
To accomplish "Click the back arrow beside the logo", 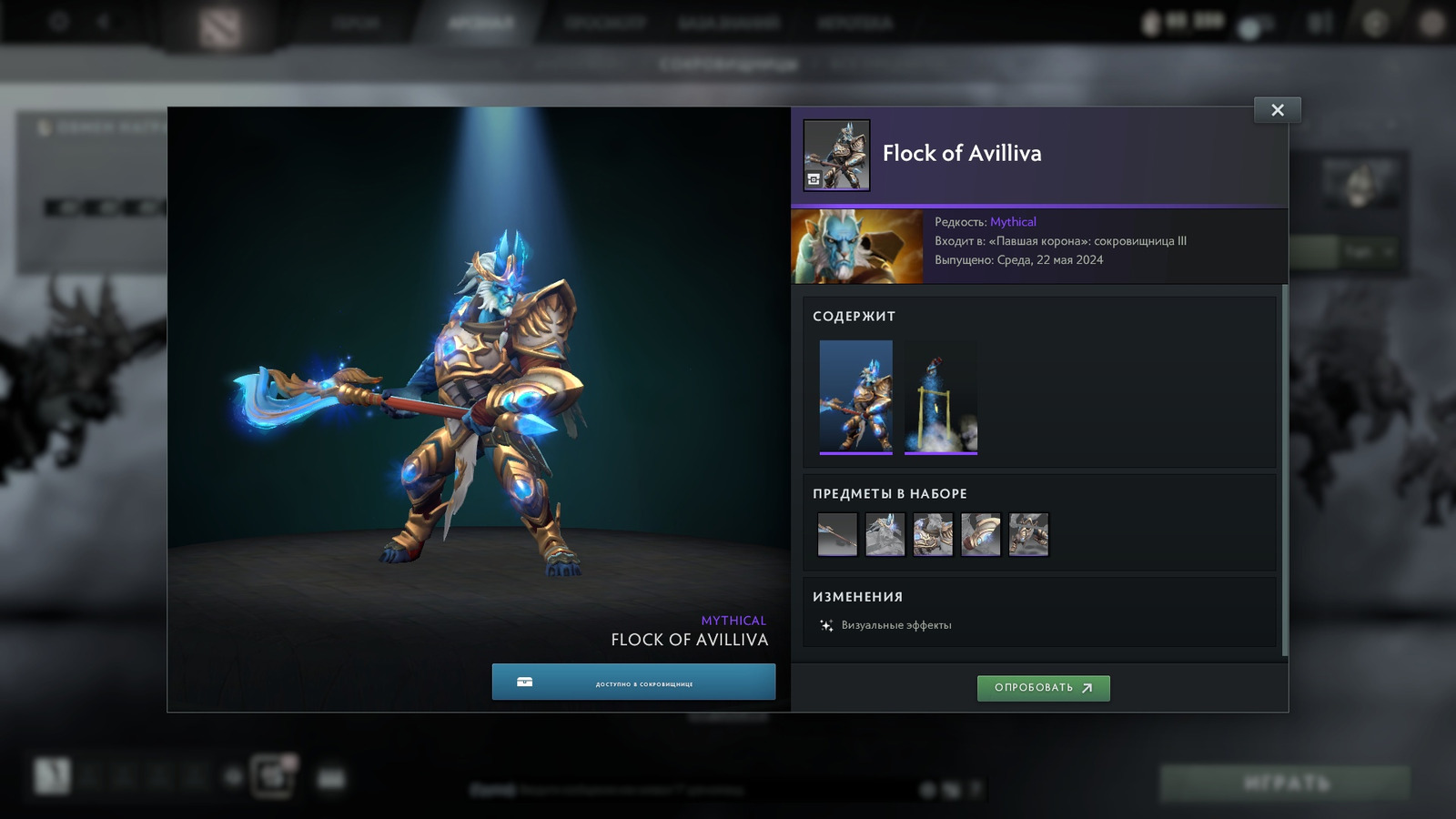I will point(103,20).
